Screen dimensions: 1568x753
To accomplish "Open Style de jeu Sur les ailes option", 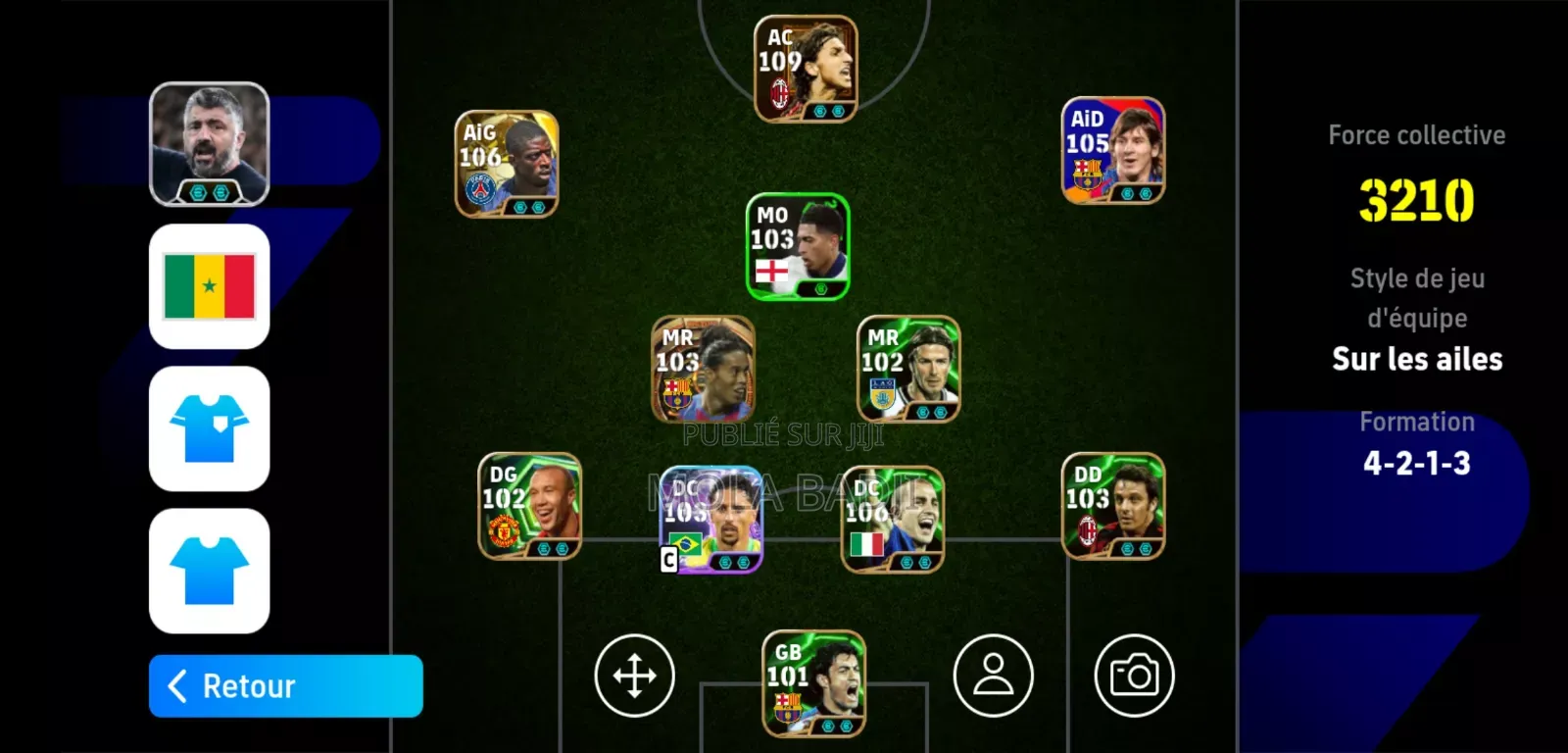I will 1417,358.
